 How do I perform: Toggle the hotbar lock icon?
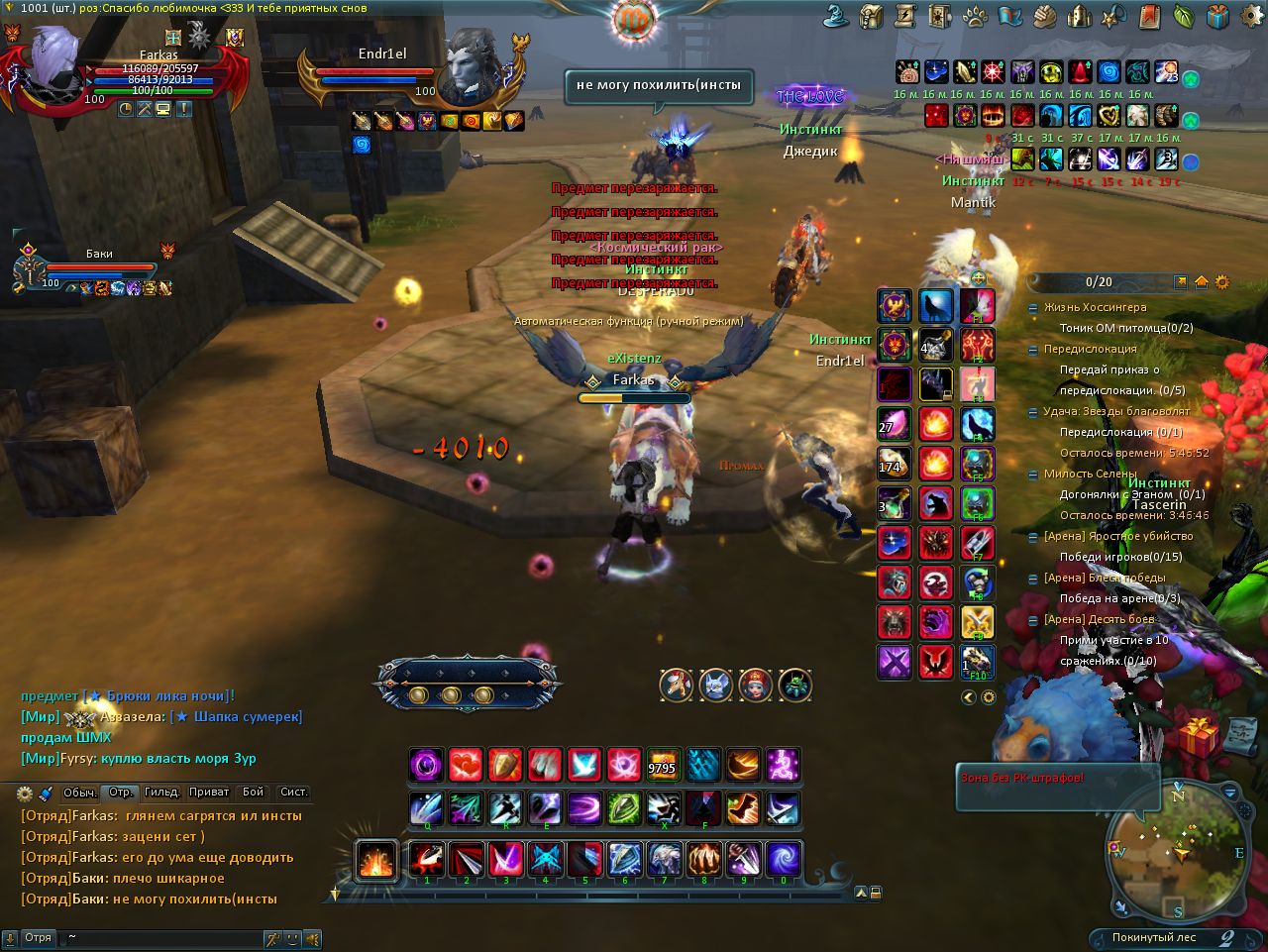(876, 893)
